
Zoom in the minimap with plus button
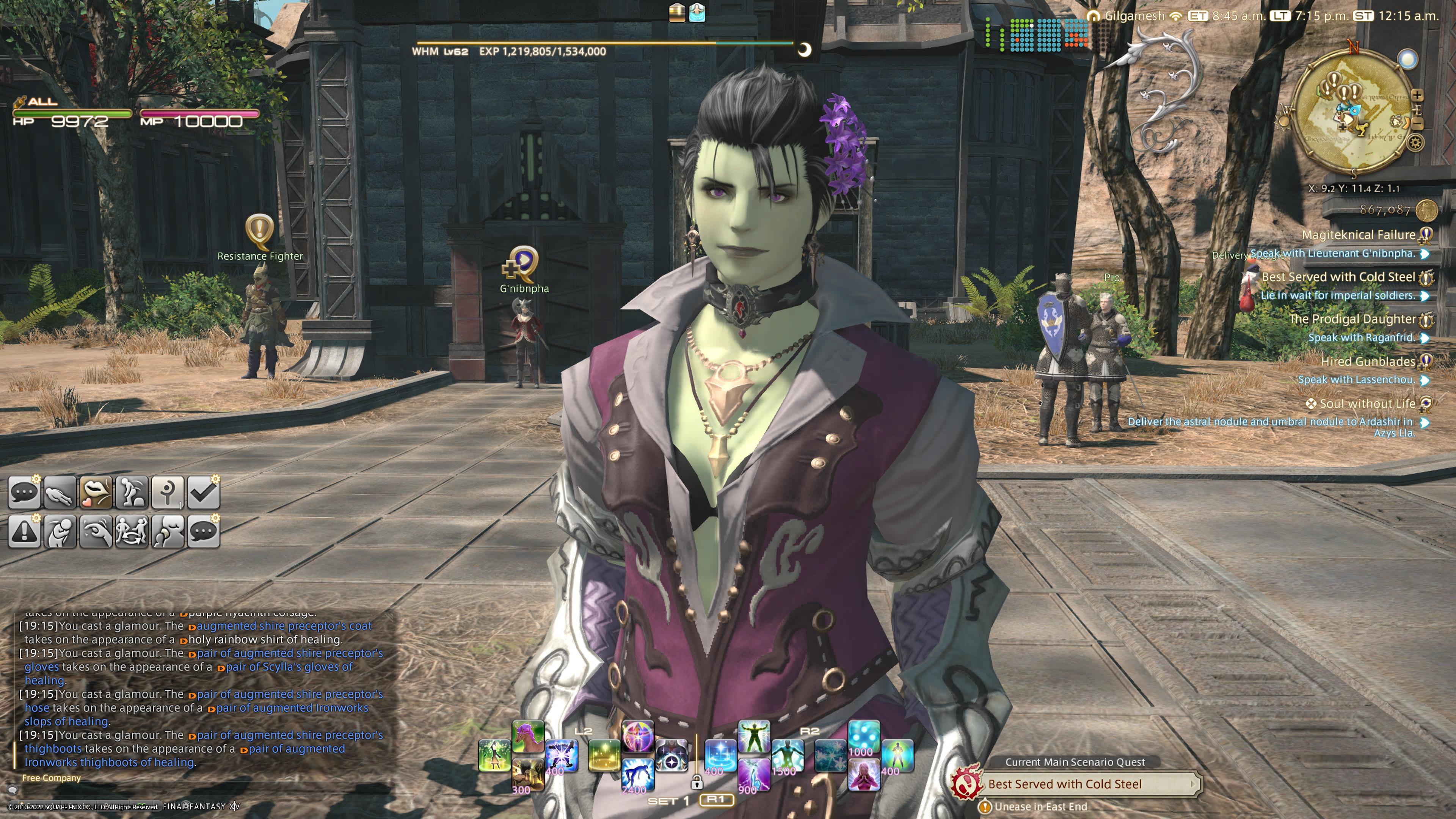pyautogui.click(x=1417, y=95)
